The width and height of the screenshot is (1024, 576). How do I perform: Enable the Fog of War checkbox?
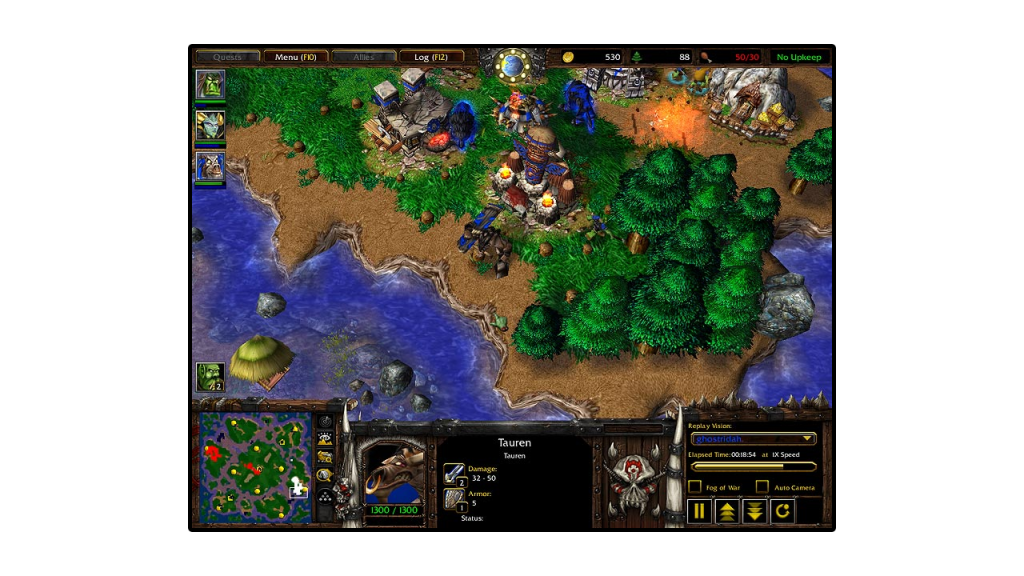(695, 487)
